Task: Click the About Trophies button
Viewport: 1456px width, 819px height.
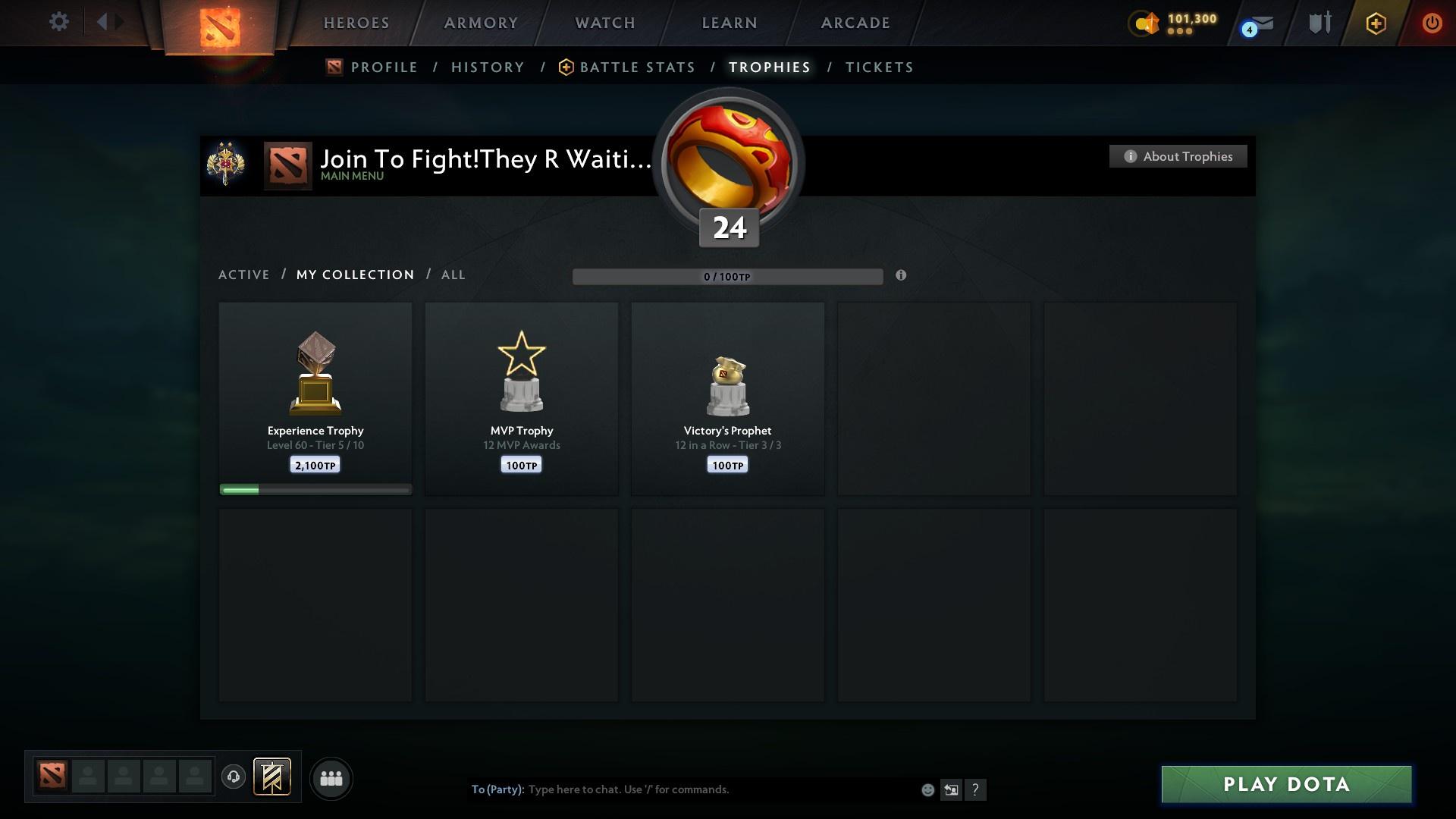Action: click(x=1178, y=156)
